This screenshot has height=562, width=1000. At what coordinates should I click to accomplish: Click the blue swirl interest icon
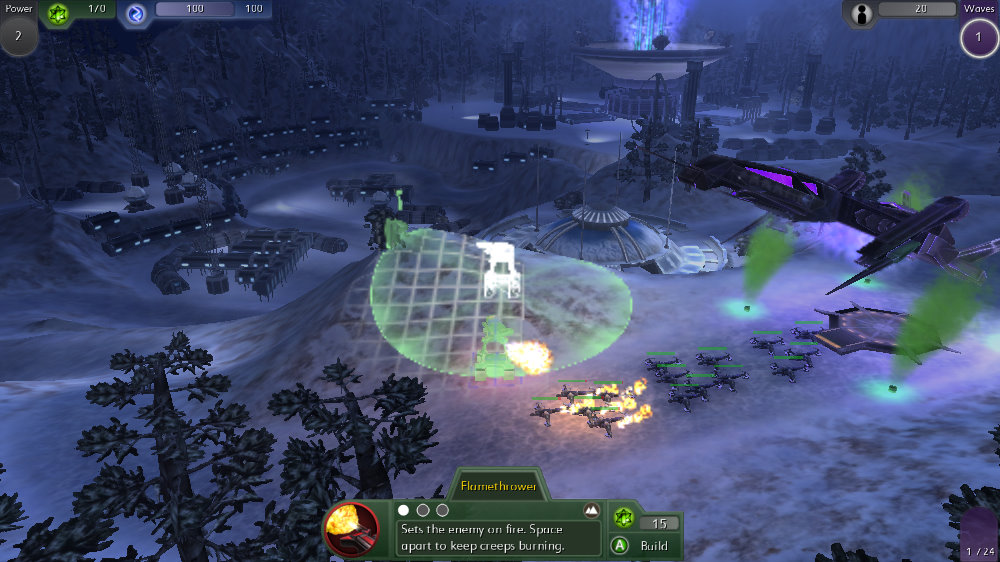point(136,12)
